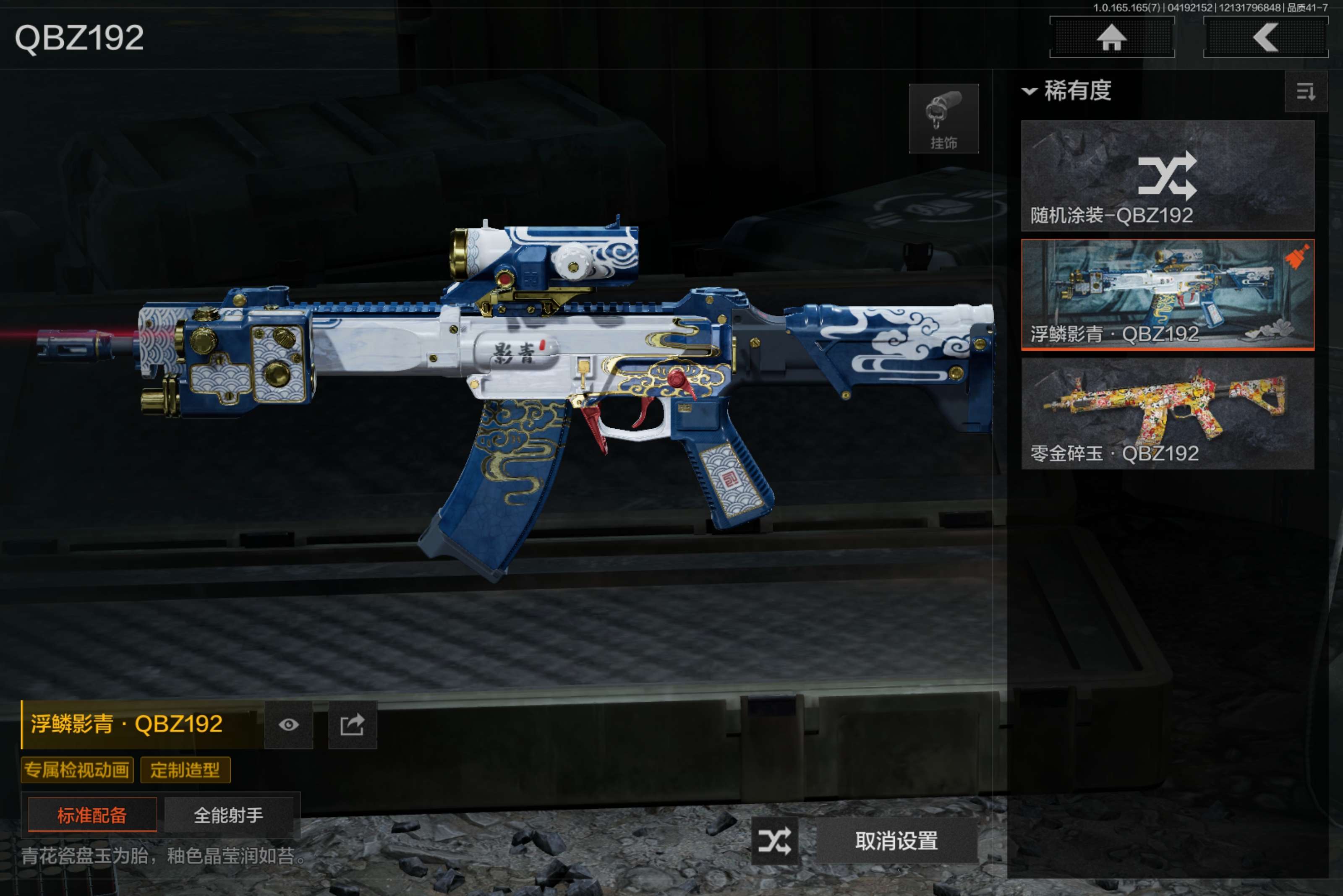Go back with the arrow button
This screenshot has height=896, width=1343.
(x=1265, y=38)
